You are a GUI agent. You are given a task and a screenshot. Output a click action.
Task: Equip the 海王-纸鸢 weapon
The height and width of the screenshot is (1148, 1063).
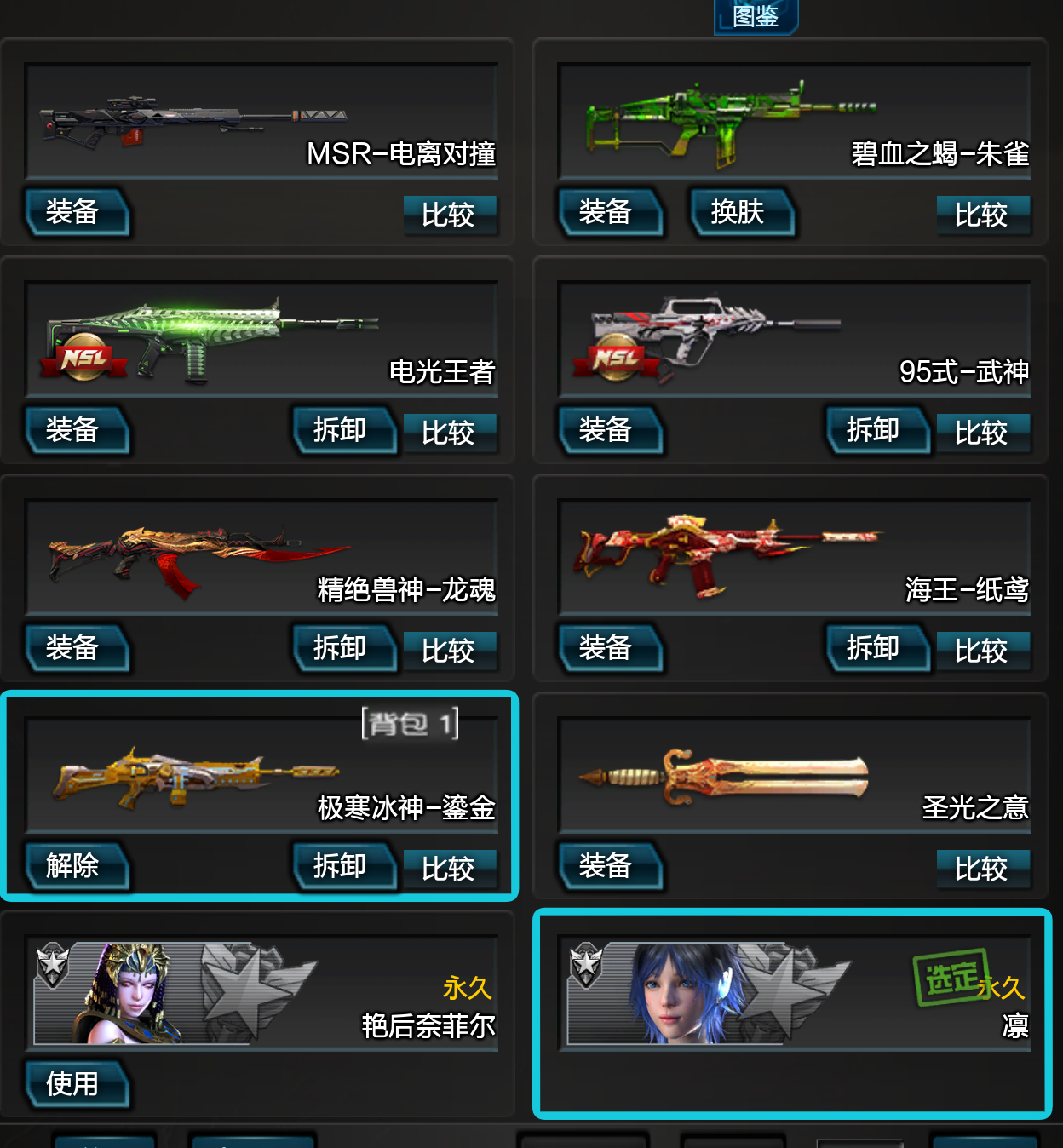click(607, 648)
